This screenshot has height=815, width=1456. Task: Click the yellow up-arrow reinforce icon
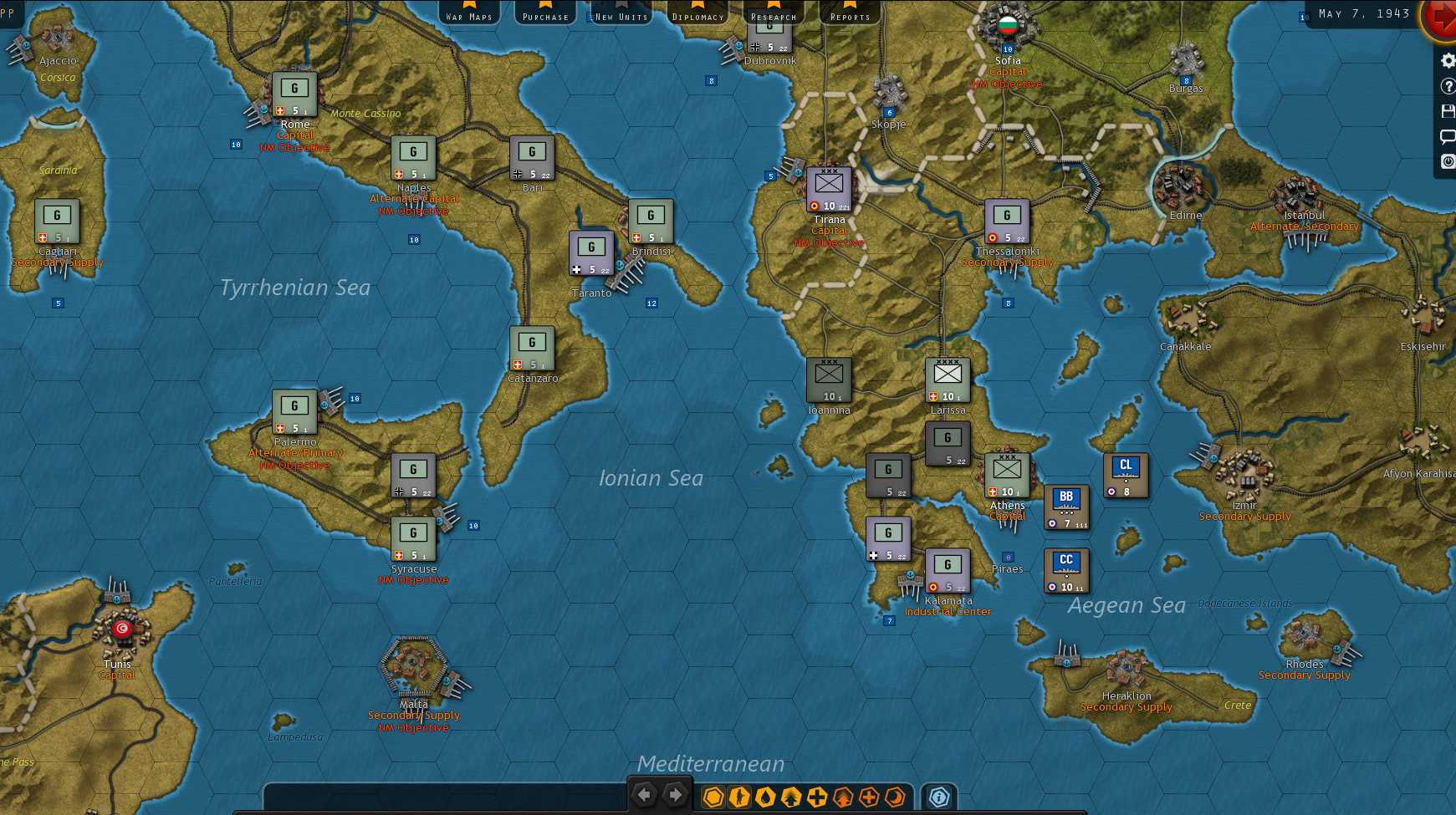791,797
